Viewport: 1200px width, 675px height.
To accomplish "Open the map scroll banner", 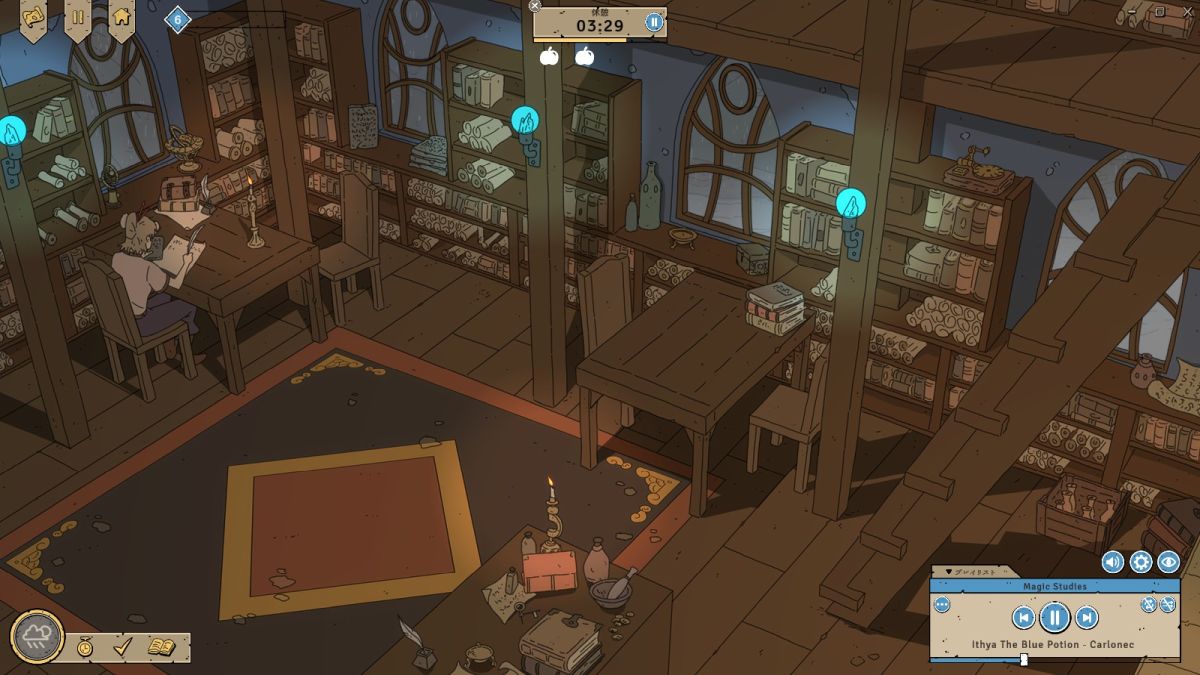I will [33, 17].
